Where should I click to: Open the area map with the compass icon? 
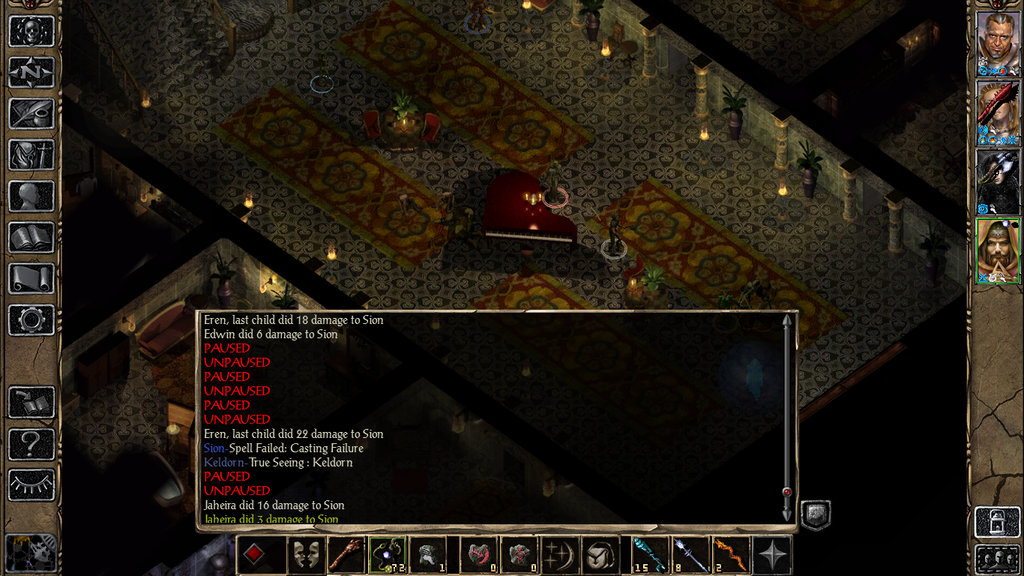(31, 72)
